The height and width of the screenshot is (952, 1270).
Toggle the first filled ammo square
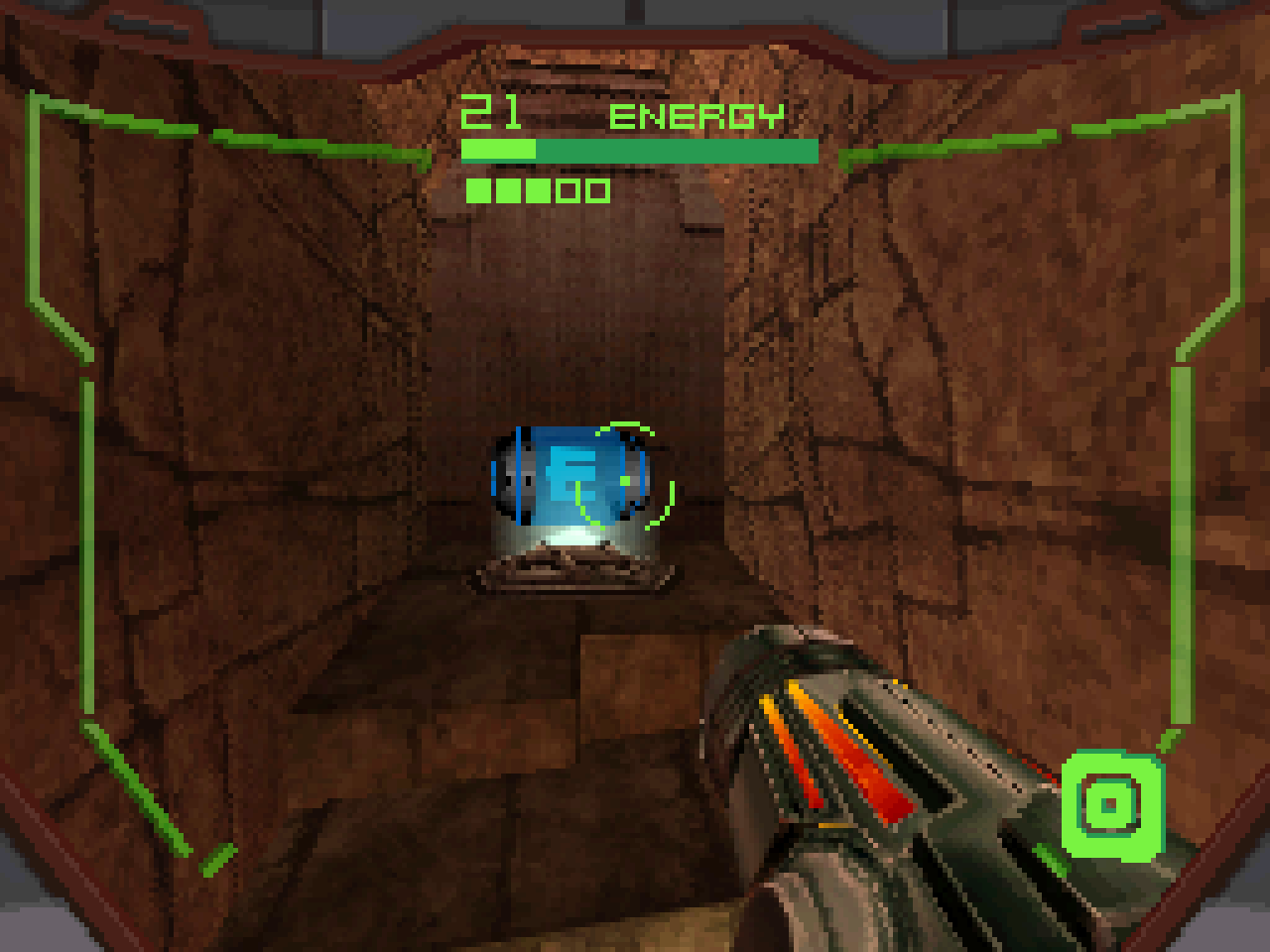click(x=478, y=190)
